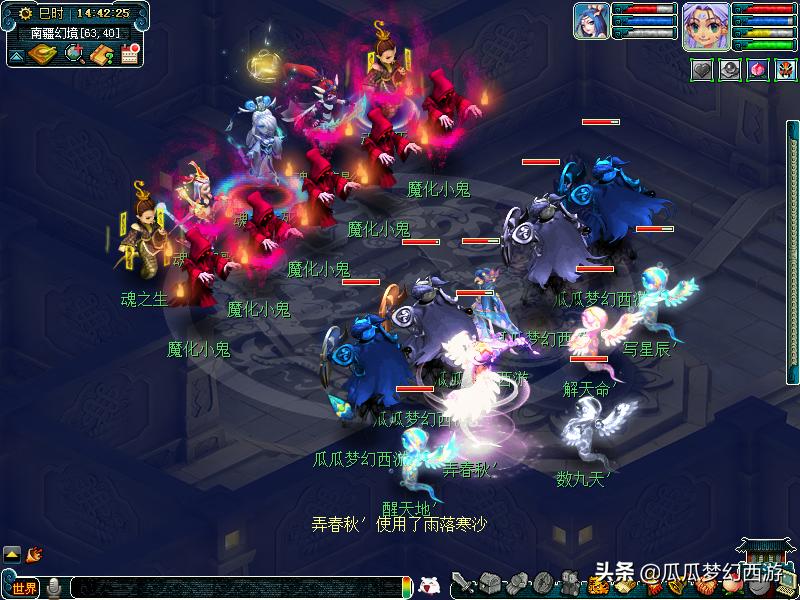Click the sword attack icon in bottom toolbar
Image resolution: width=800 pixels, height=600 pixels.
[463, 583]
